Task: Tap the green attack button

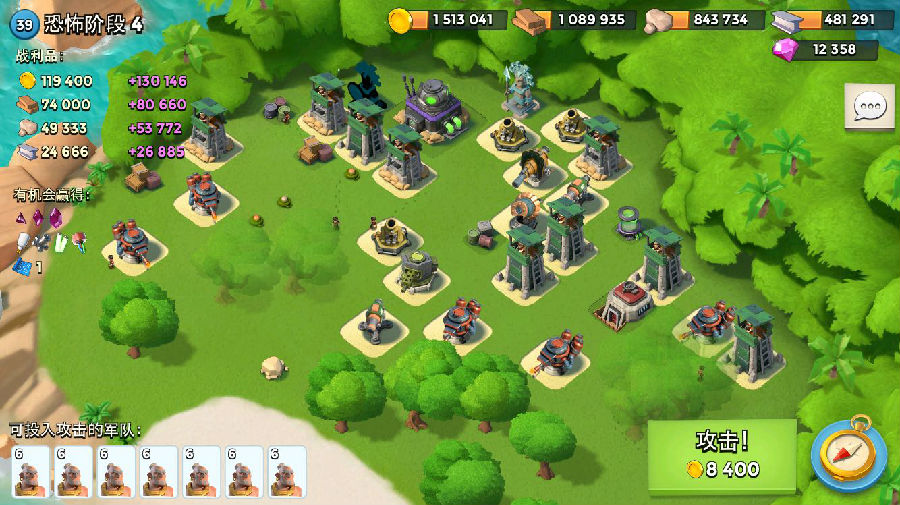Action: pos(721,455)
